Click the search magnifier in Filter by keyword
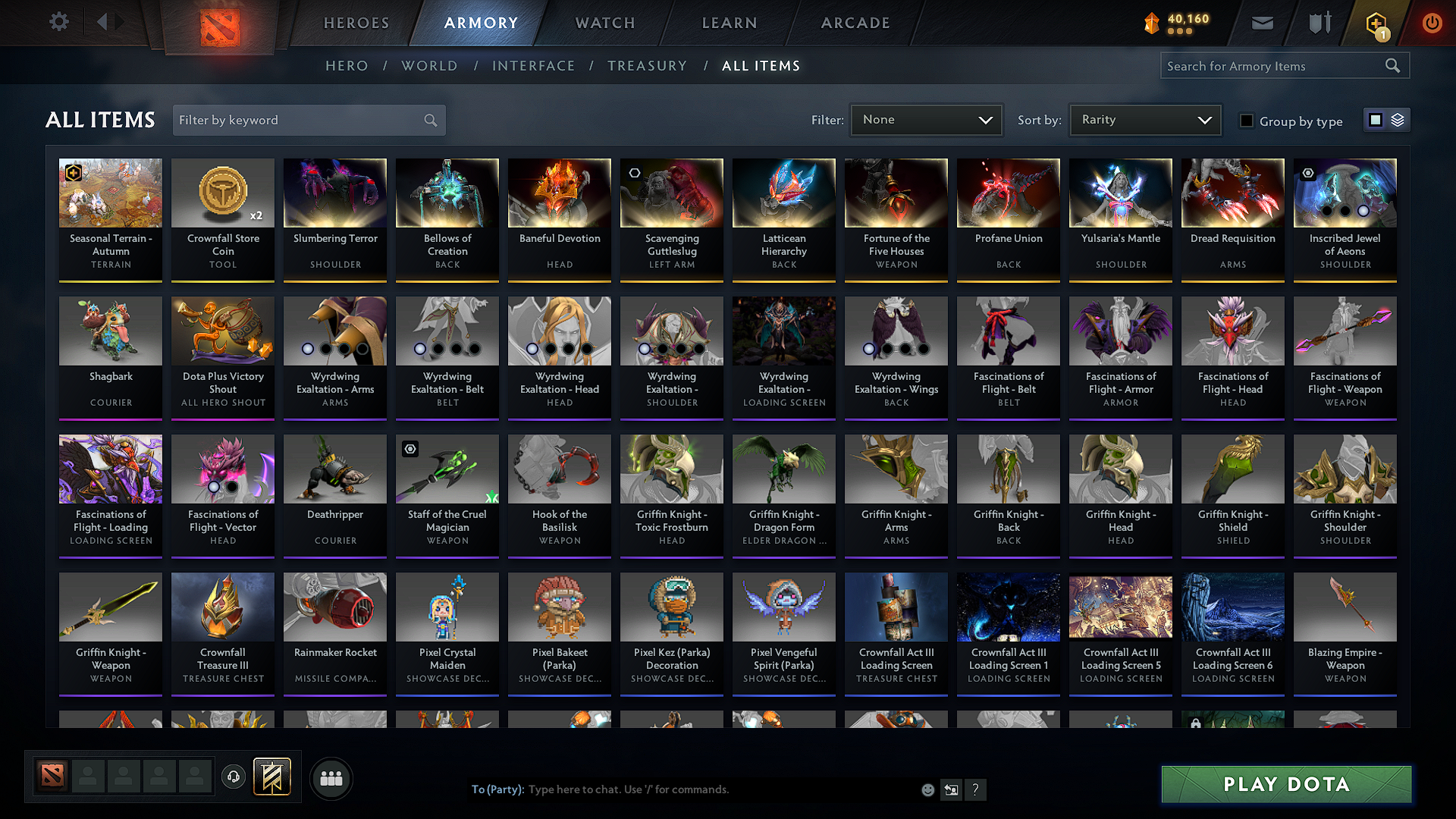Screen dimensions: 1456x819 point(429,120)
